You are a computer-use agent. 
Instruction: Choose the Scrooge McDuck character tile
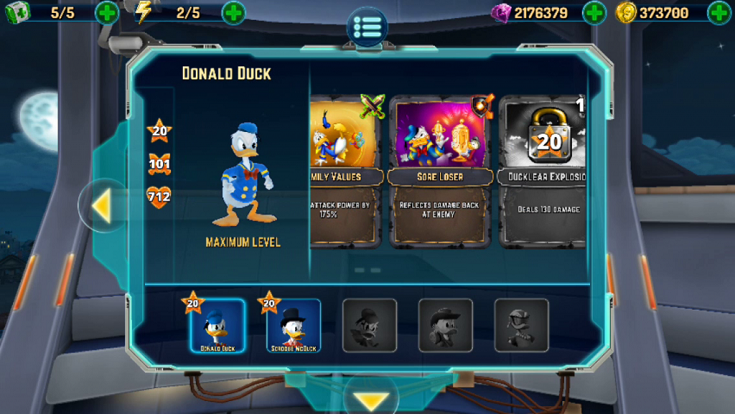[293, 326]
